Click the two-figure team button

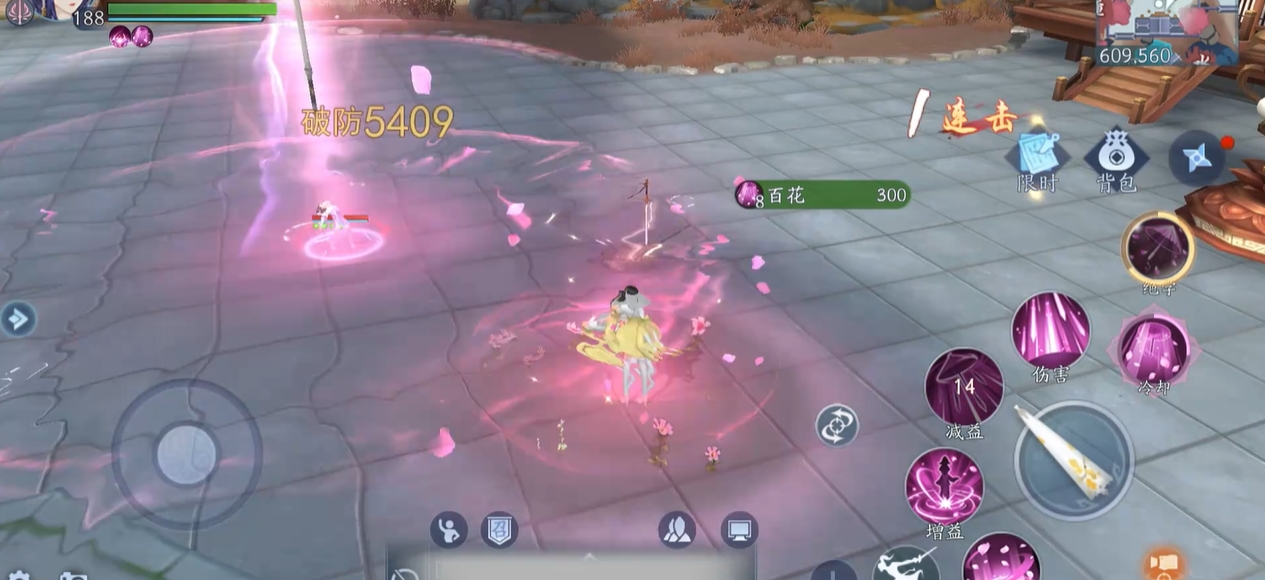[677, 529]
